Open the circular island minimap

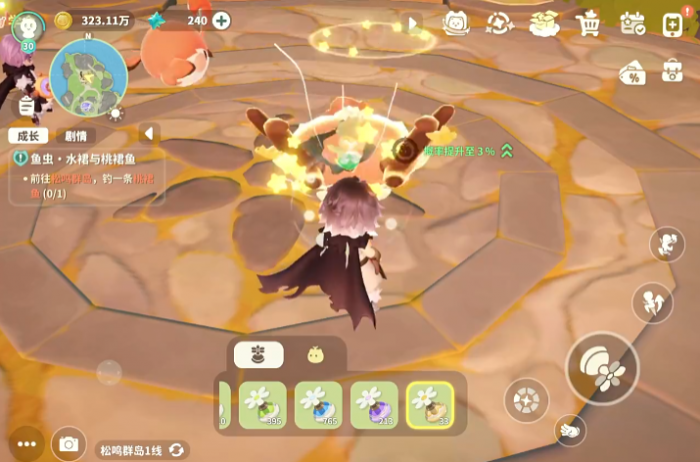89,77
